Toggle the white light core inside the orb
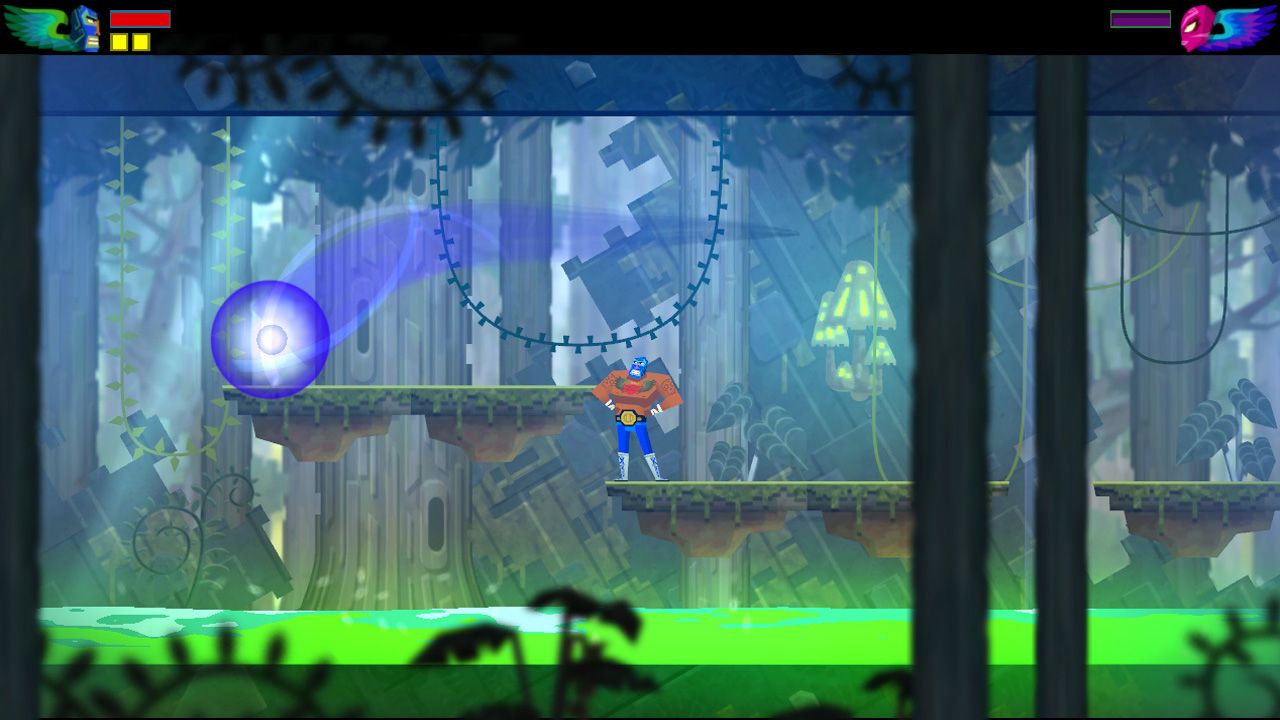1280x720 pixels. click(x=272, y=337)
